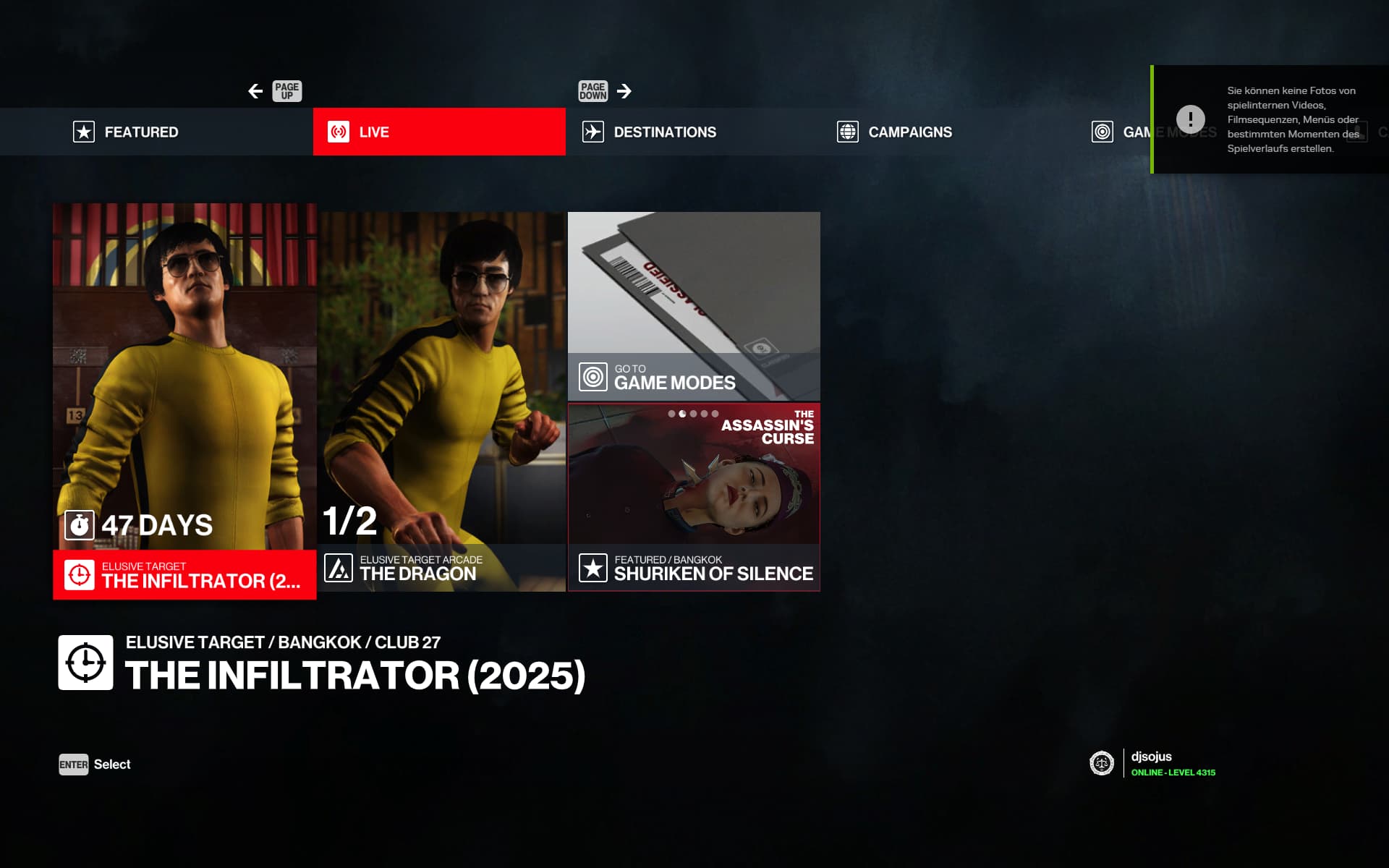This screenshot has width=1389, height=868.
Task: Switch to the Featured tab
Action: pos(141,132)
